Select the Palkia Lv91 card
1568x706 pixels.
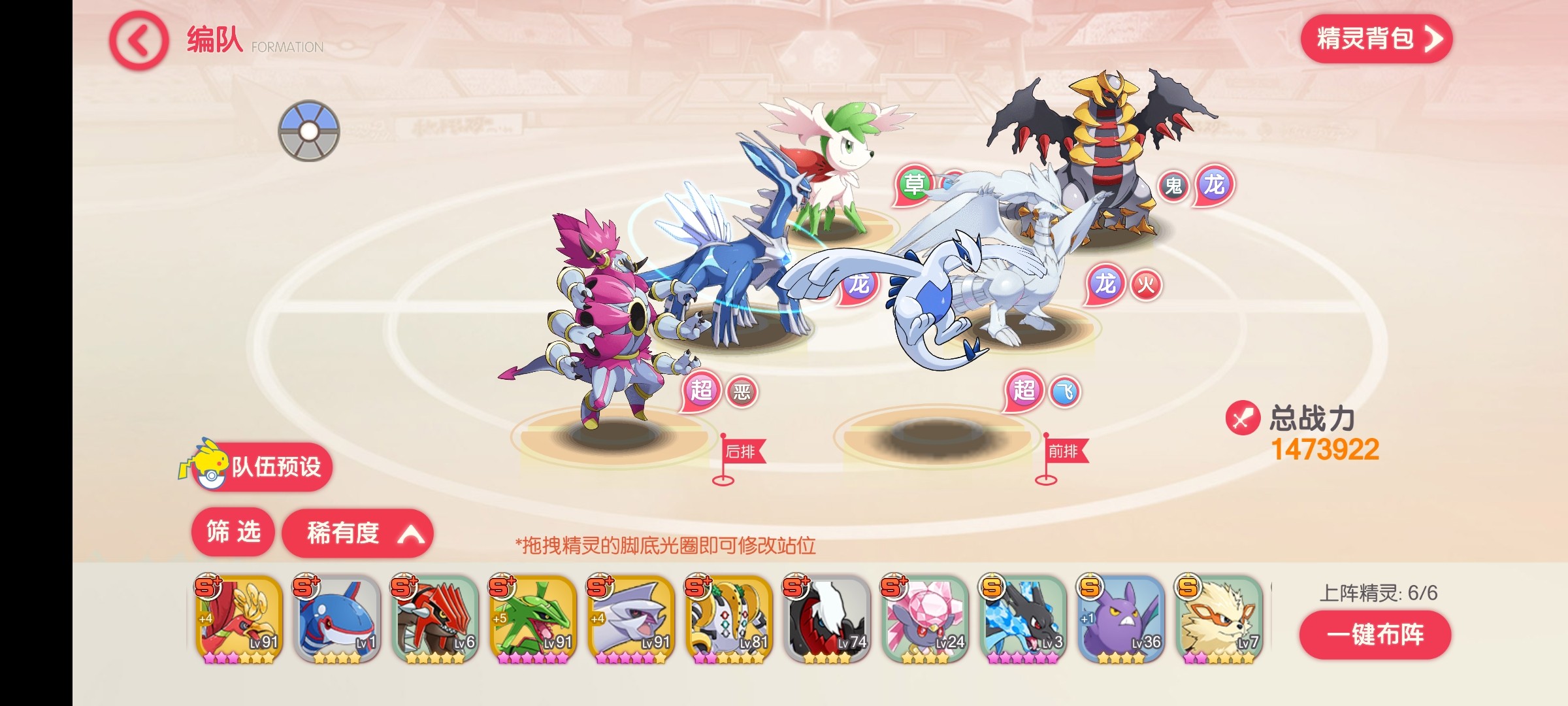(x=631, y=619)
